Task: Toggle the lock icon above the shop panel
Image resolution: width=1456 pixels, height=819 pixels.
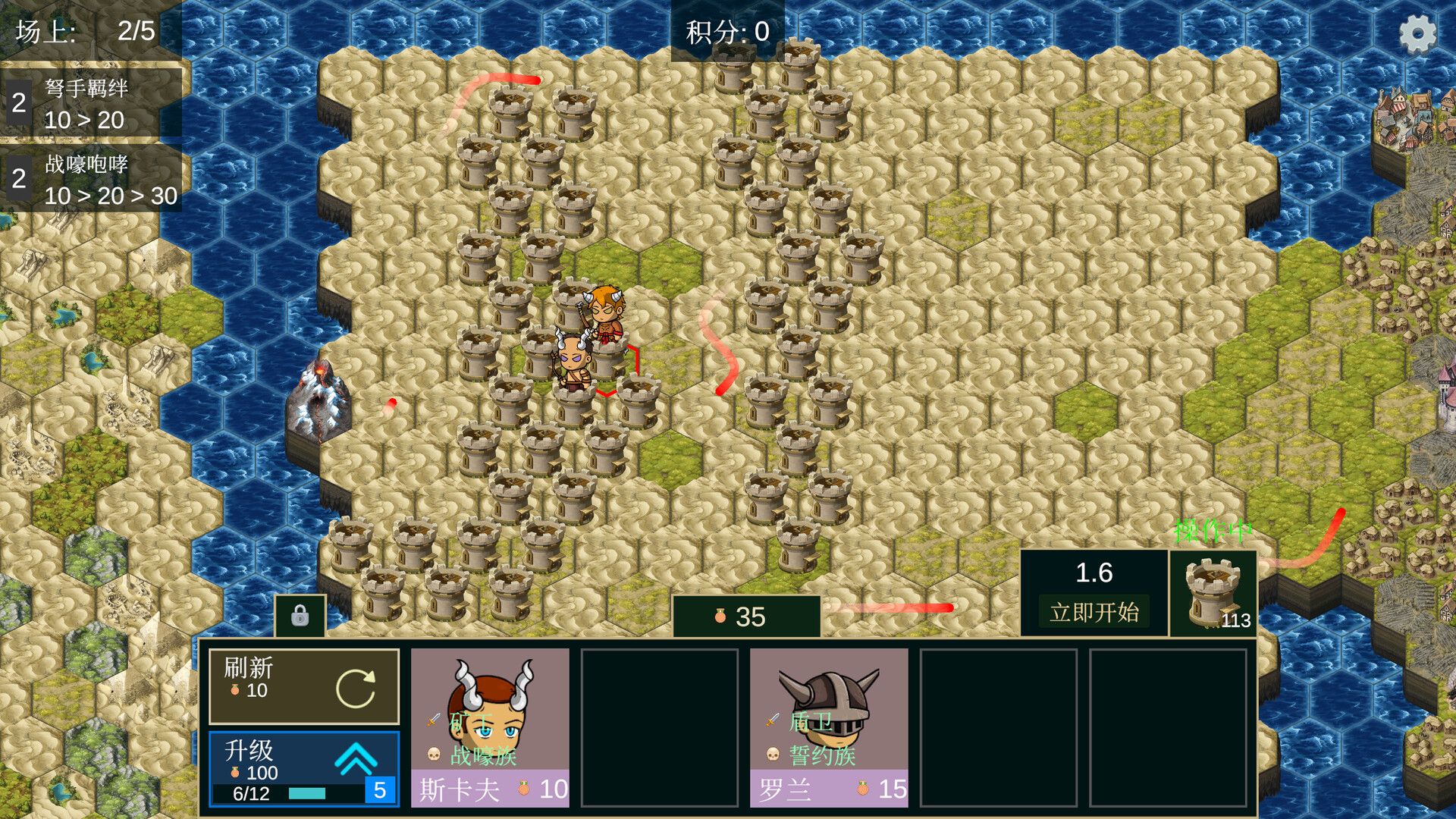Action: pyautogui.click(x=299, y=614)
